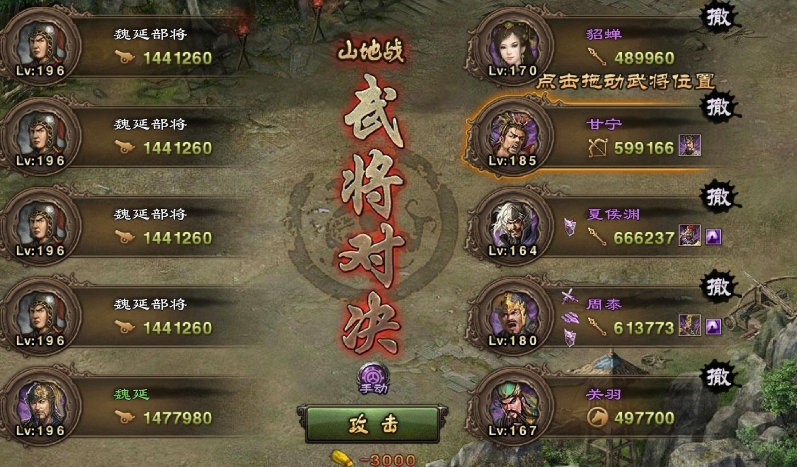Select 周泰's general portrait
Viewport: 797px width, 467px height.
pyautogui.click(x=511, y=312)
